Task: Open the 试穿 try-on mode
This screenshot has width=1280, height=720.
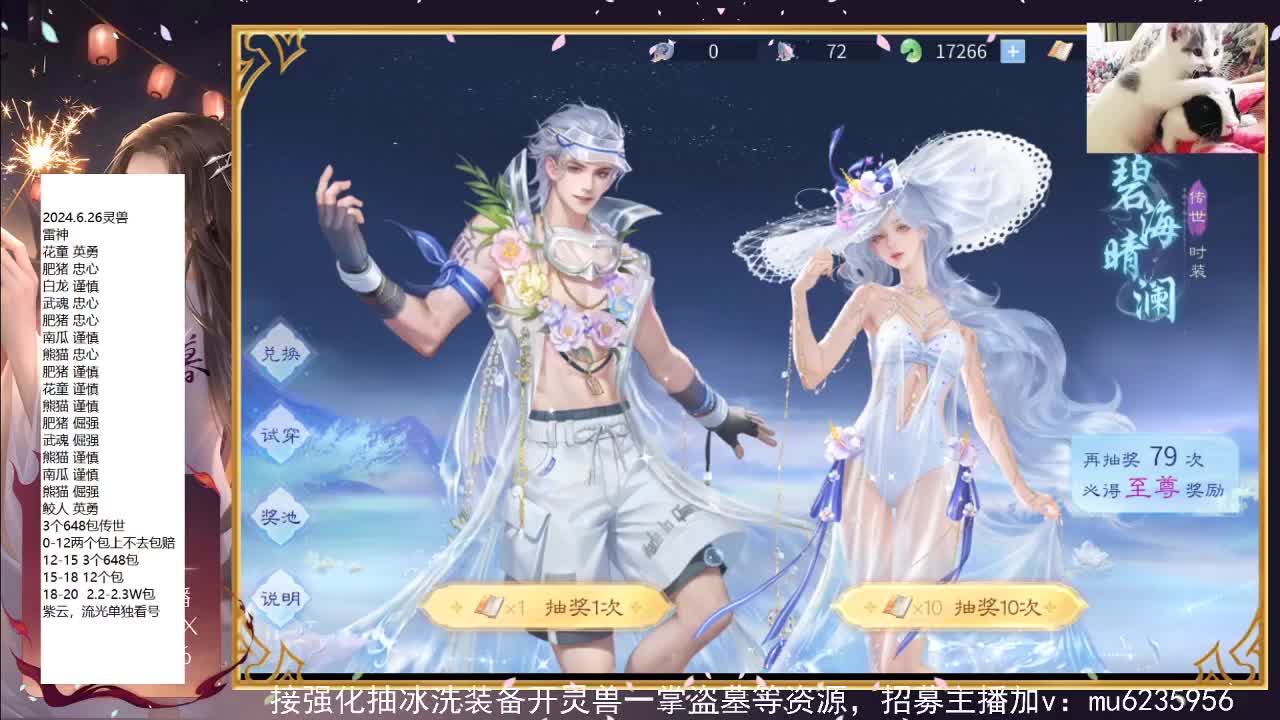Action: [x=280, y=435]
